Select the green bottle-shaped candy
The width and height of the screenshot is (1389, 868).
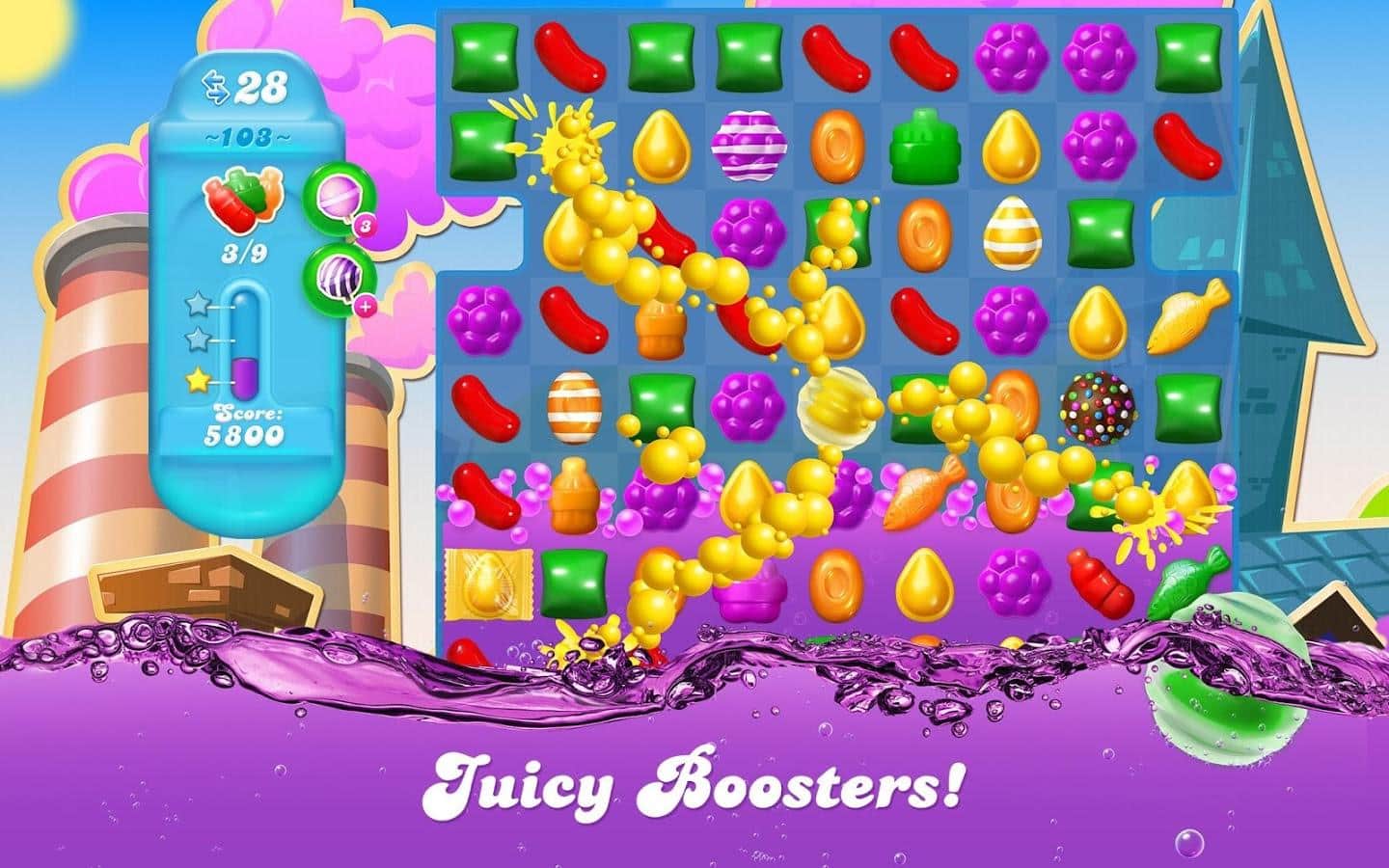point(924,145)
